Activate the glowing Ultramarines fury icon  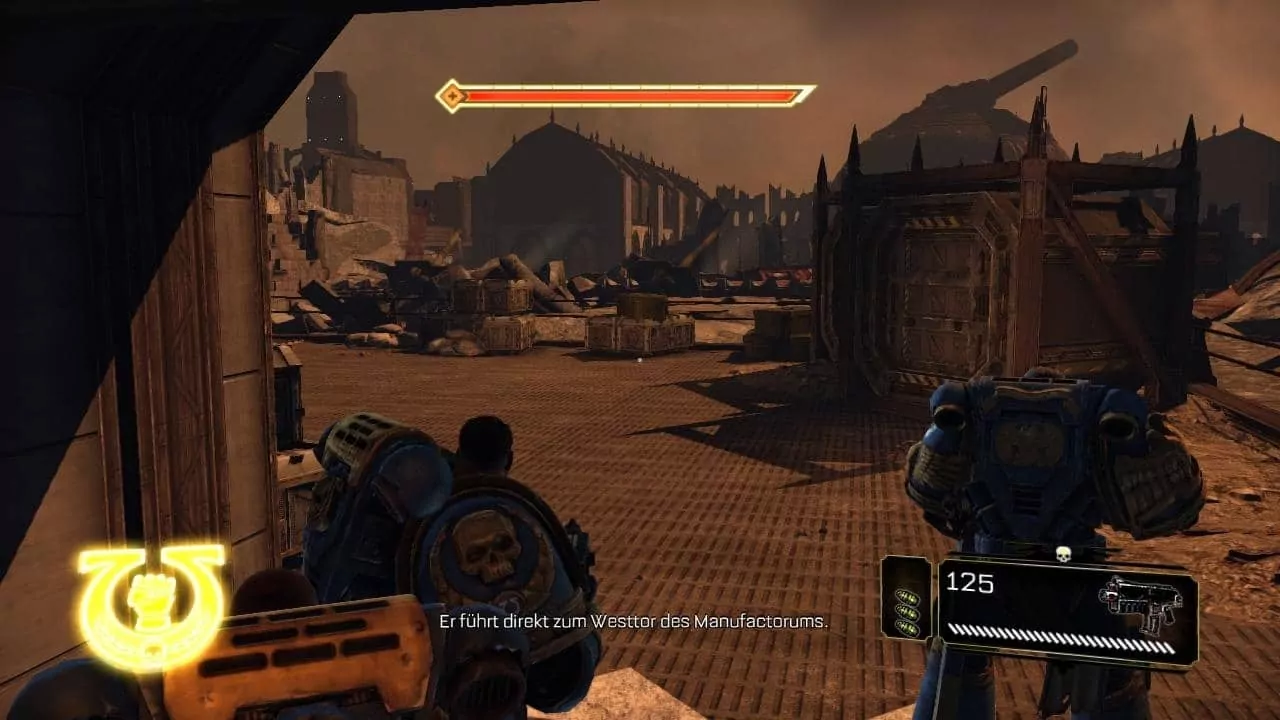tap(151, 601)
